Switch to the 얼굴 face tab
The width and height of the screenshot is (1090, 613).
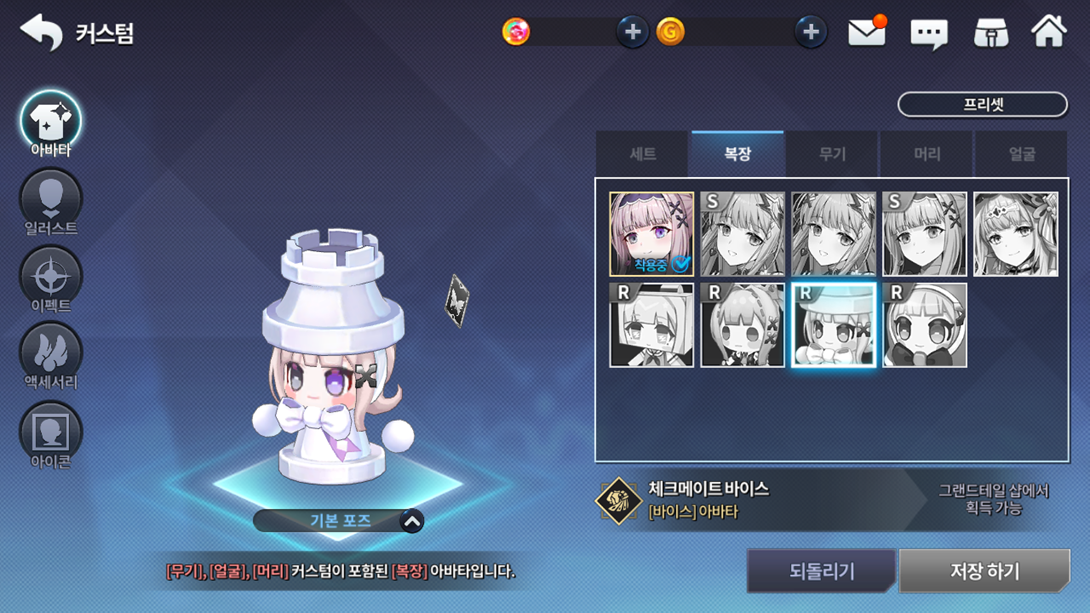pos(1021,154)
